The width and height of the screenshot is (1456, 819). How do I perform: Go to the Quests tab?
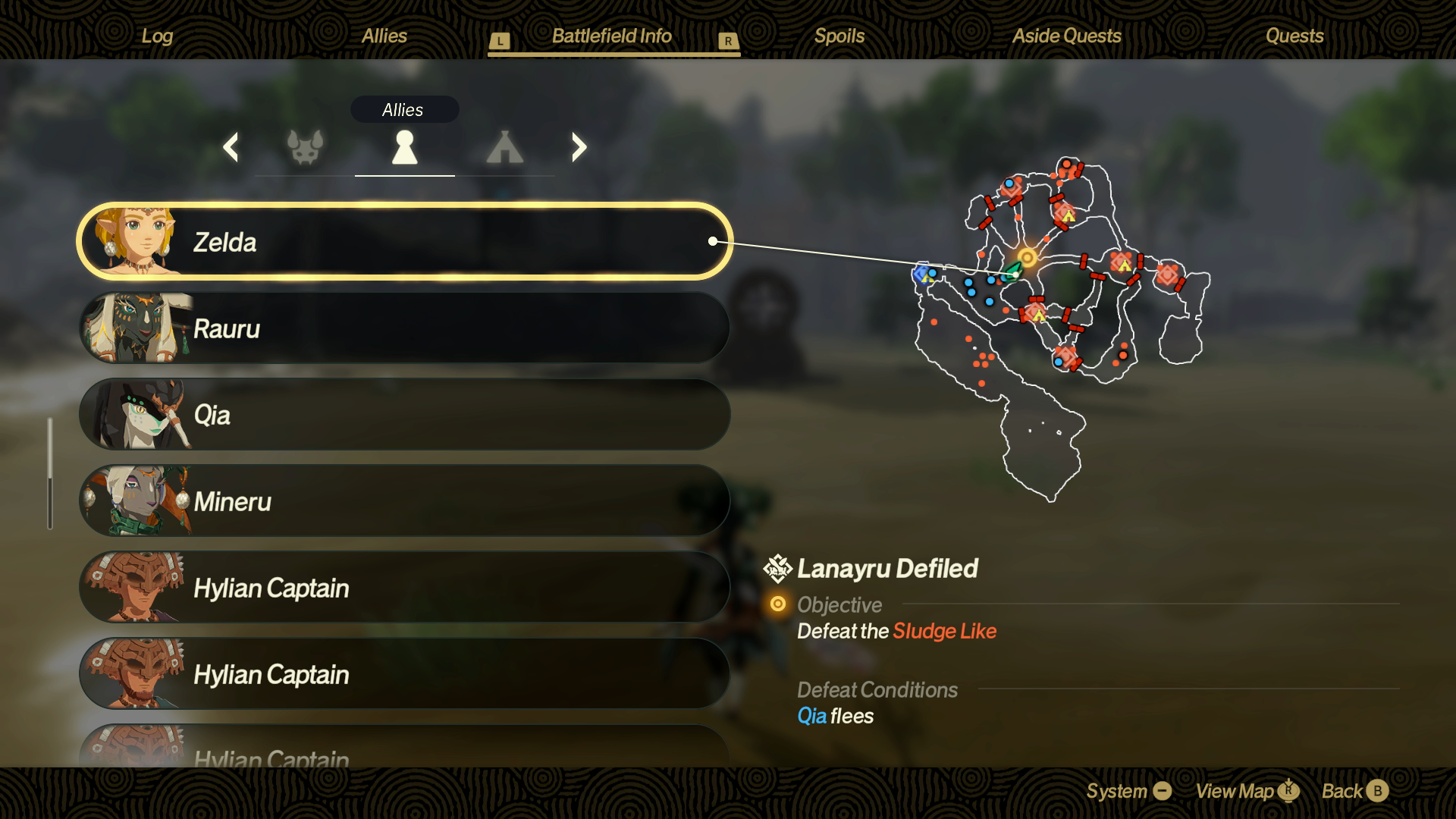coord(1294,36)
